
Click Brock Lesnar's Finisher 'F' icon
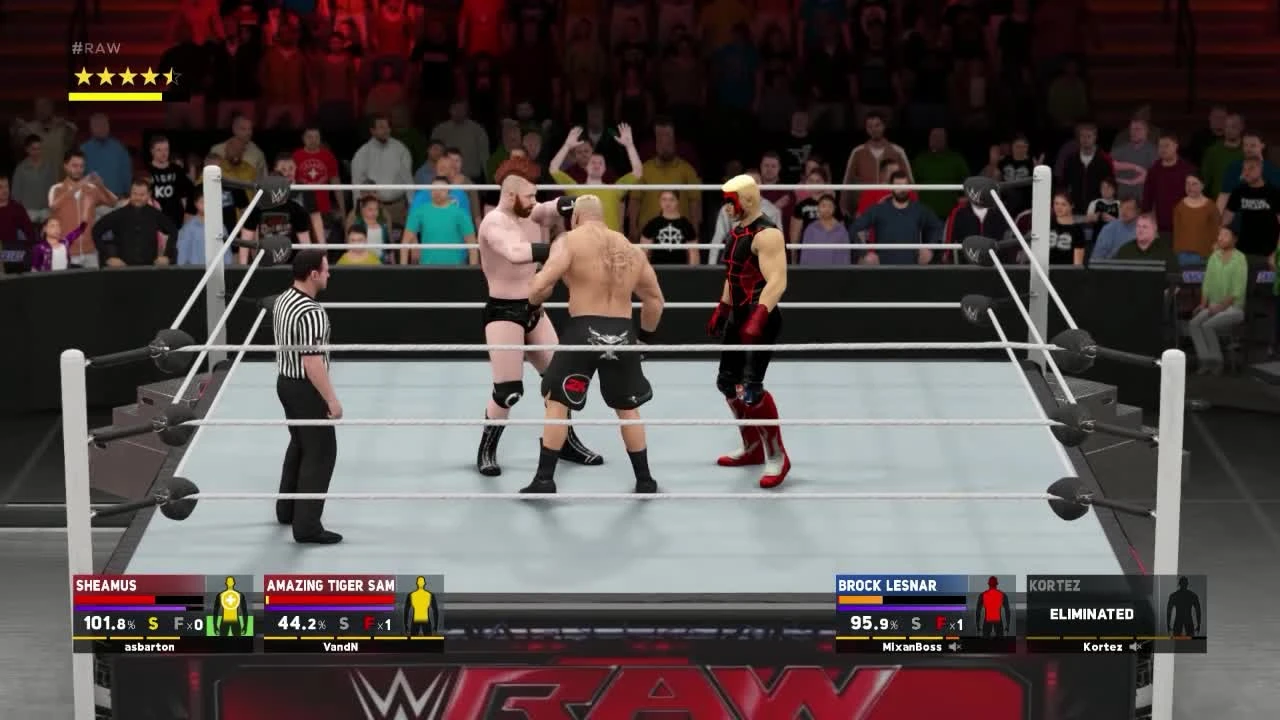940,623
